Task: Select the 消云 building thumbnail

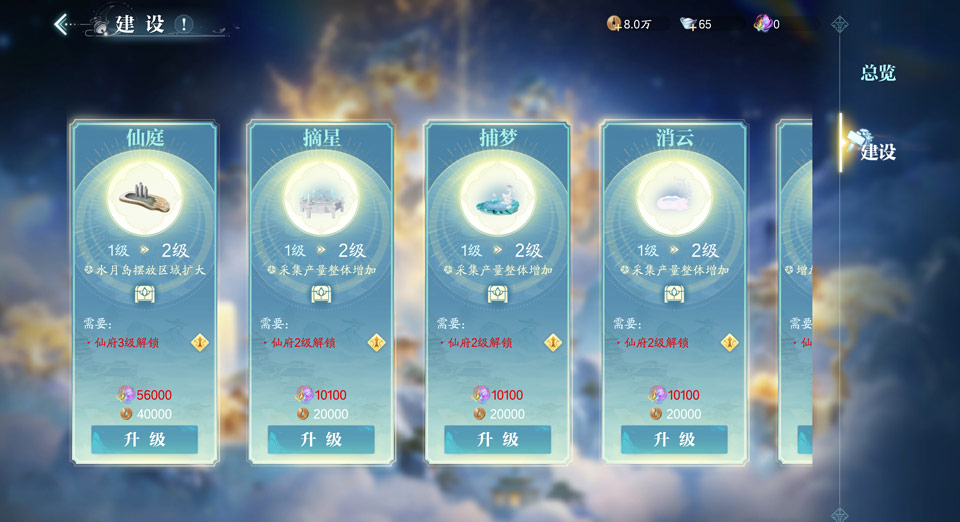Action: pyautogui.click(x=674, y=196)
